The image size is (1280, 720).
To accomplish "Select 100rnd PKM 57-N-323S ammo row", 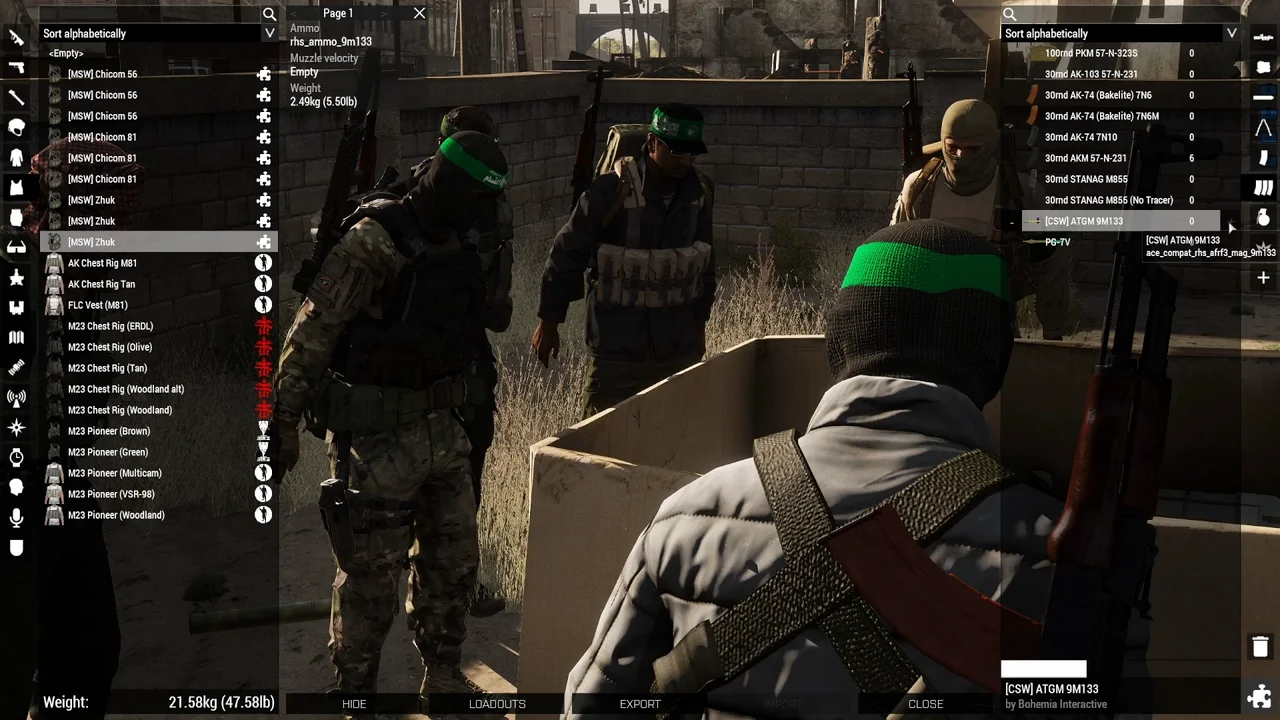I will 1090,53.
